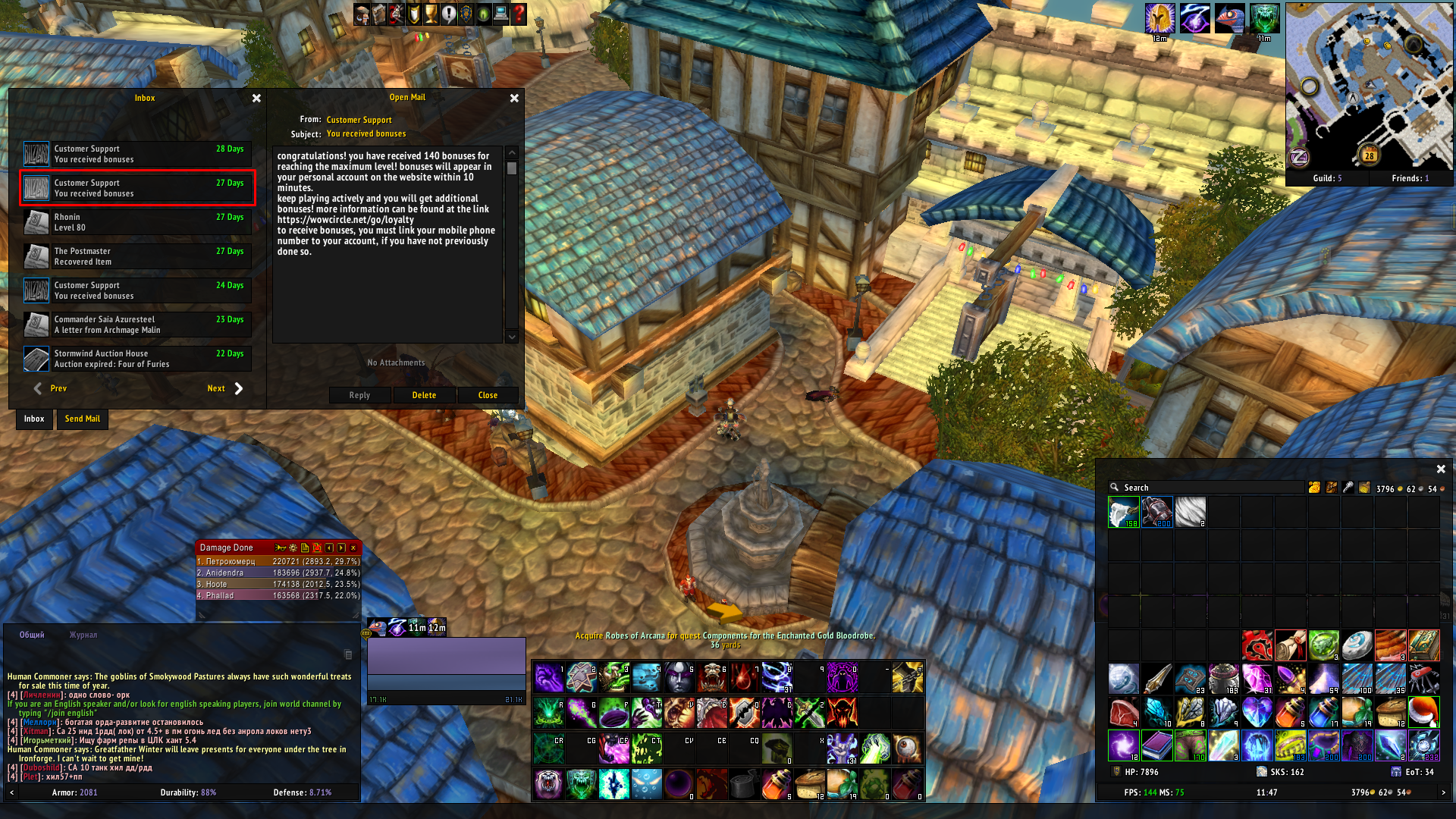Select the Inbox tab
Image resolution: width=1456 pixels, height=819 pixels.
point(34,419)
